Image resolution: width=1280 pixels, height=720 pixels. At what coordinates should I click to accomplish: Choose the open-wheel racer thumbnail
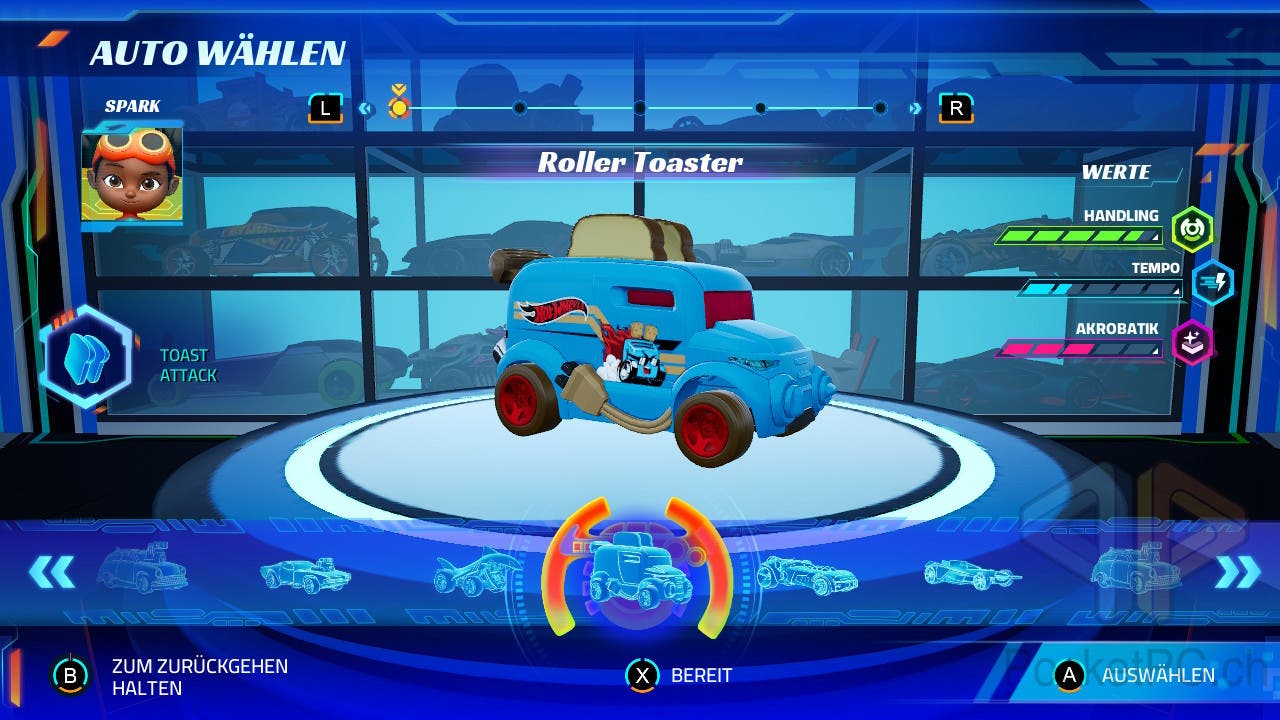[972, 574]
